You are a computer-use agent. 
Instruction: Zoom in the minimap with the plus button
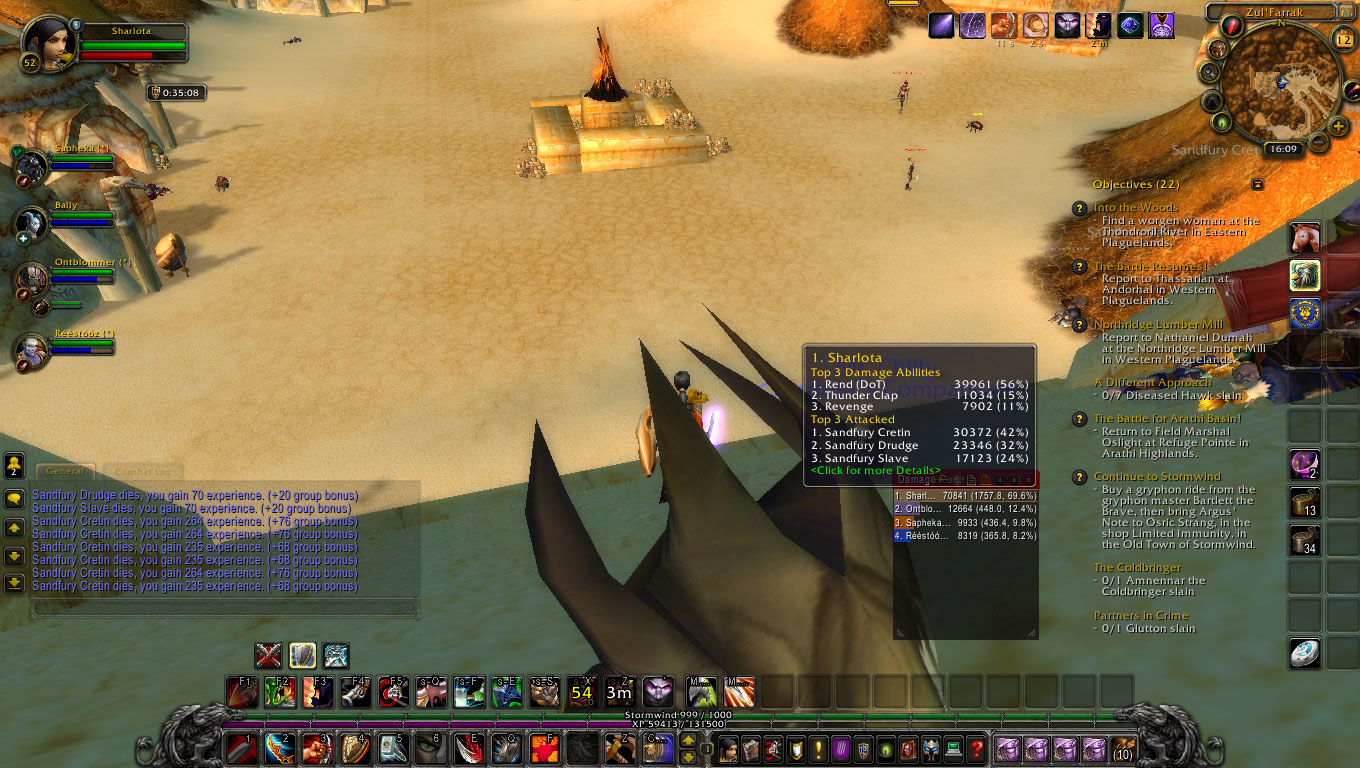pyautogui.click(x=1339, y=127)
